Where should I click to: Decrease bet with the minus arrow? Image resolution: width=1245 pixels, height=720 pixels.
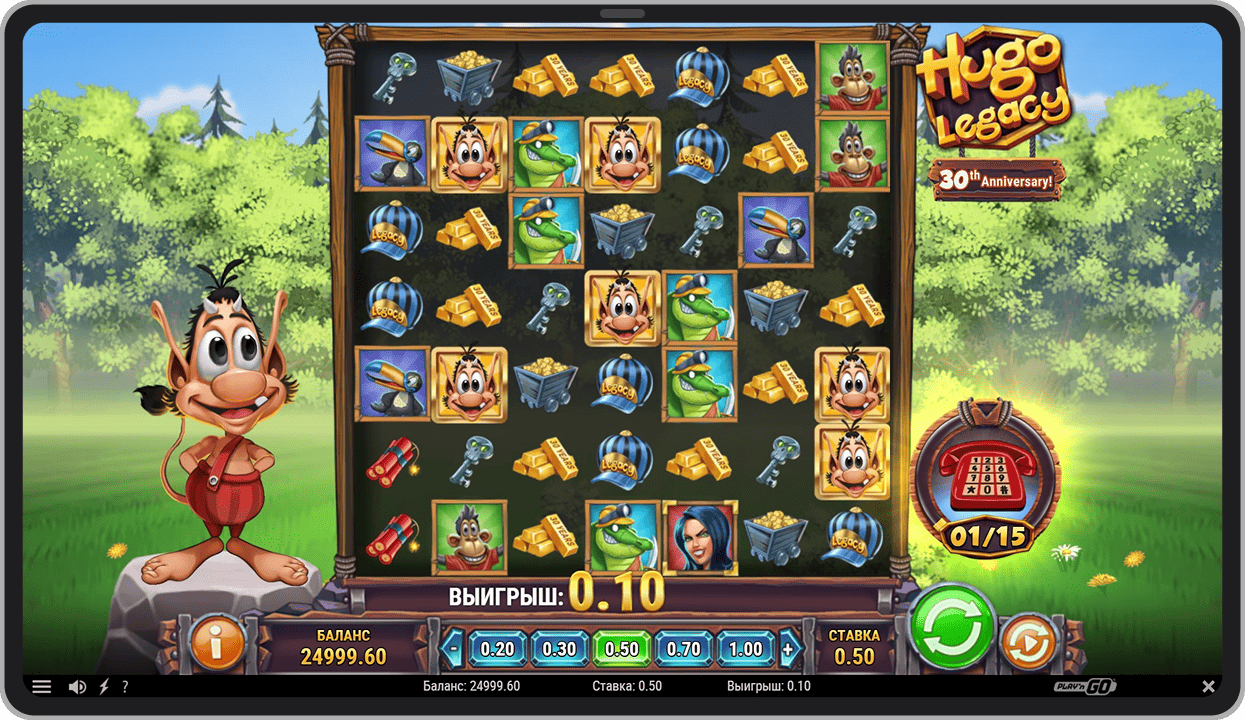pyautogui.click(x=454, y=648)
